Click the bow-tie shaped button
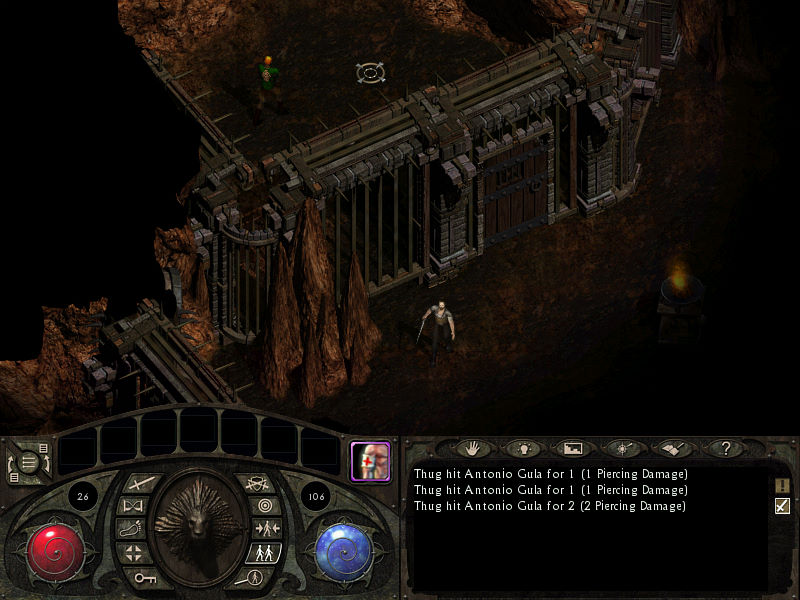 133,506
